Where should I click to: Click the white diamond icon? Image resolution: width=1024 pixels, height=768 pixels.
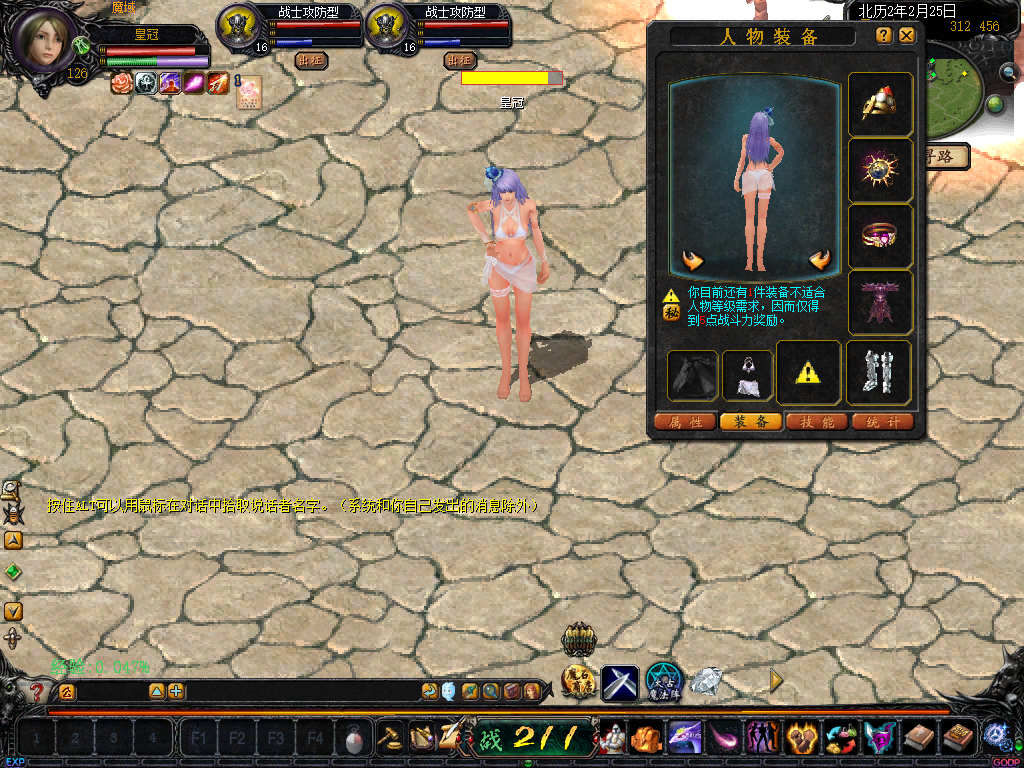pyautogui.click(x=706, y=681)
